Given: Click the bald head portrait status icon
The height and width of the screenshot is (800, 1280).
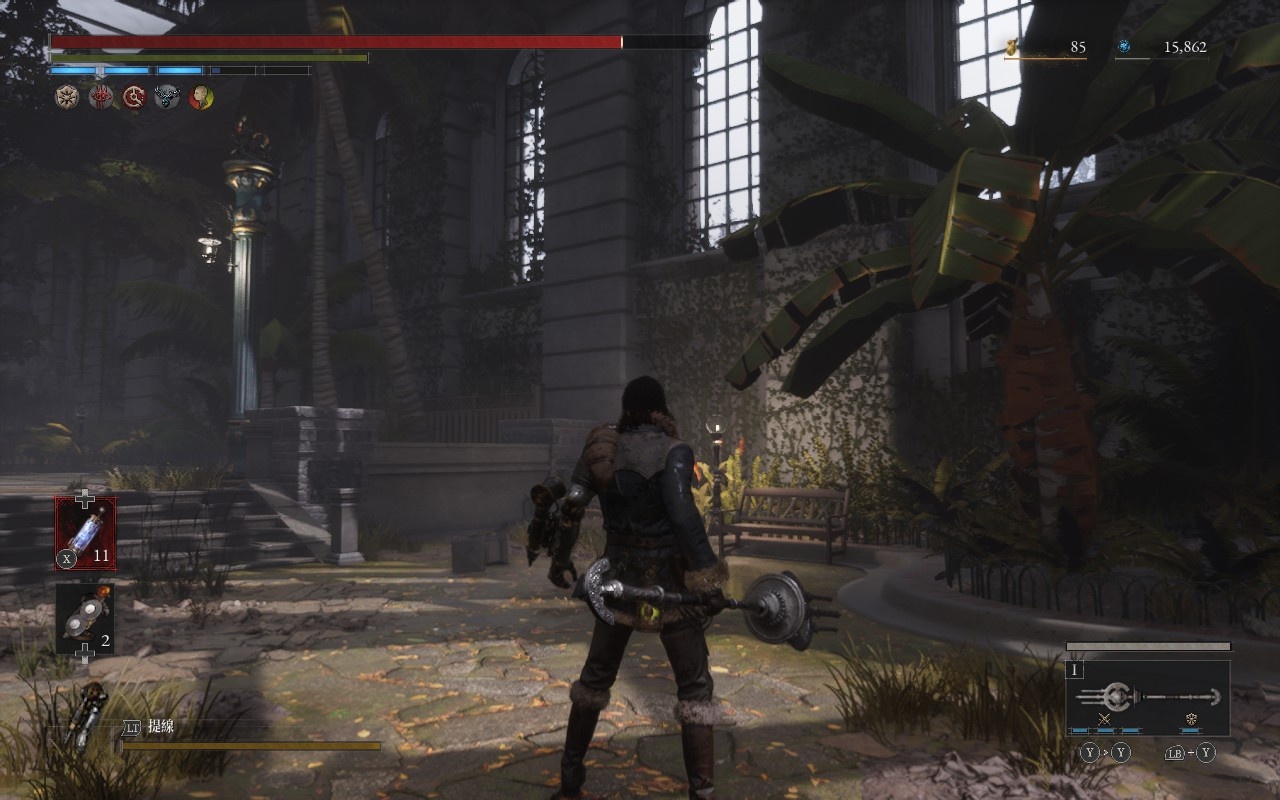Looking at the screenshot, I should click(x=201, y=97).
